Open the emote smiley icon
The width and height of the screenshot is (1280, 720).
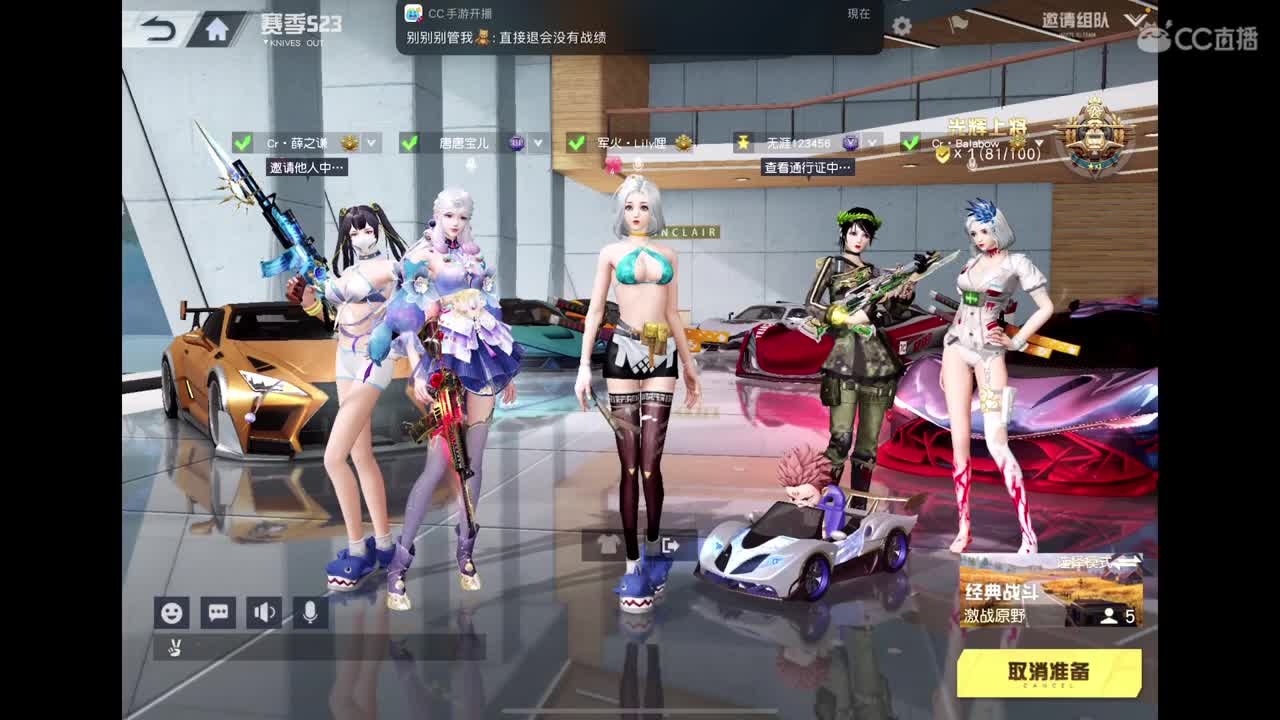pyautogui.click(x=170, y=613)
